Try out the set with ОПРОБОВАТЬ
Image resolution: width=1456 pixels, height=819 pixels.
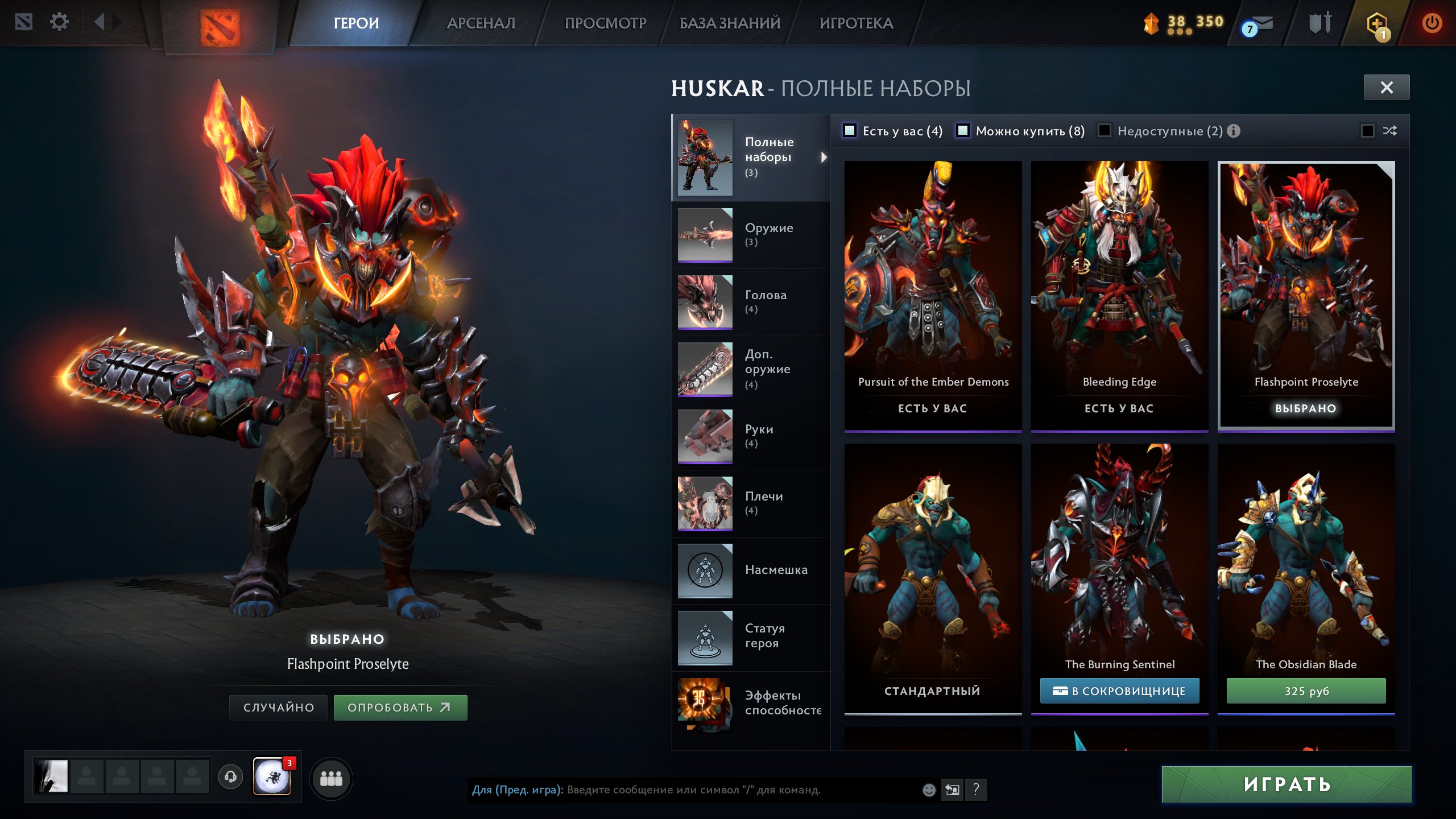click(400, 708)
